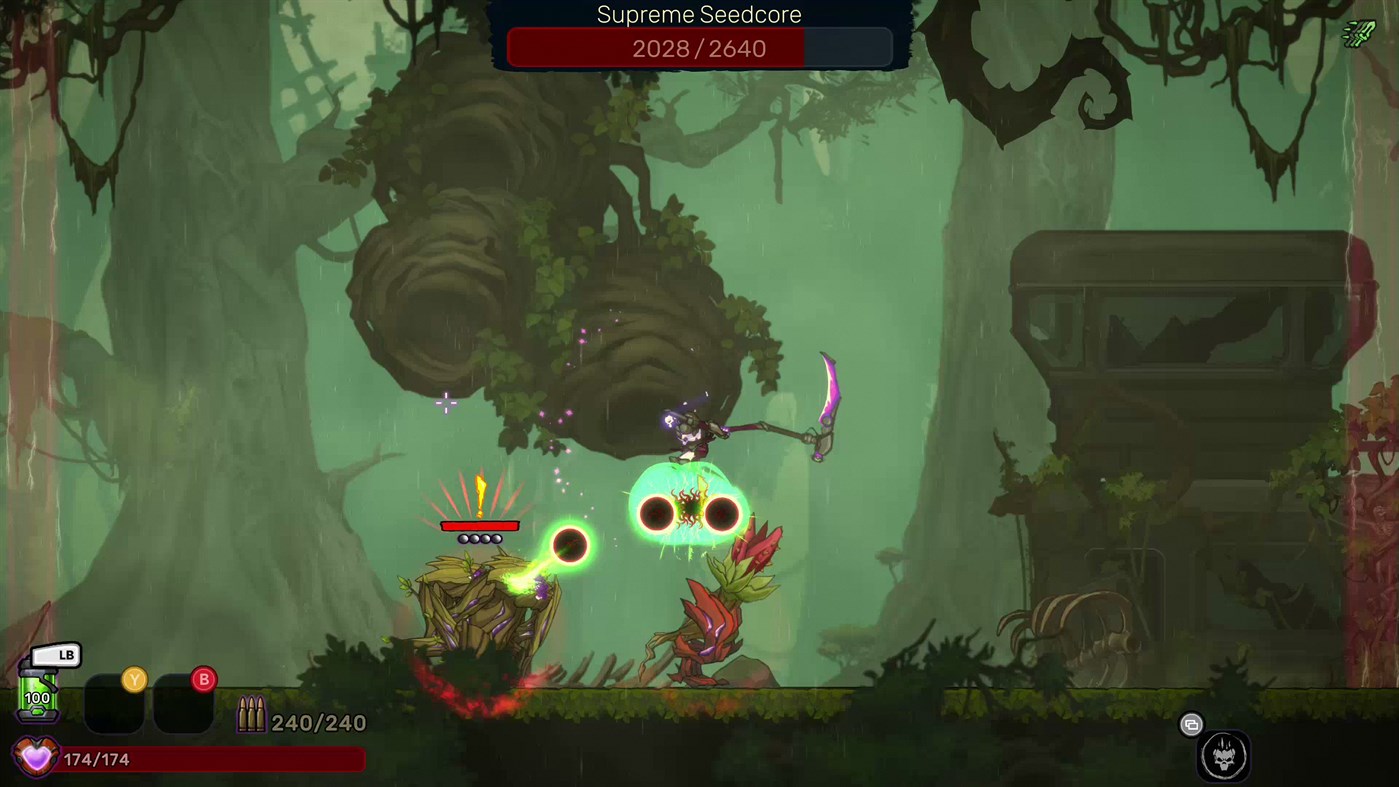Click the green speed-boost claw icon top right
The image size is (1399, 787).
(x=1358, y=34)
